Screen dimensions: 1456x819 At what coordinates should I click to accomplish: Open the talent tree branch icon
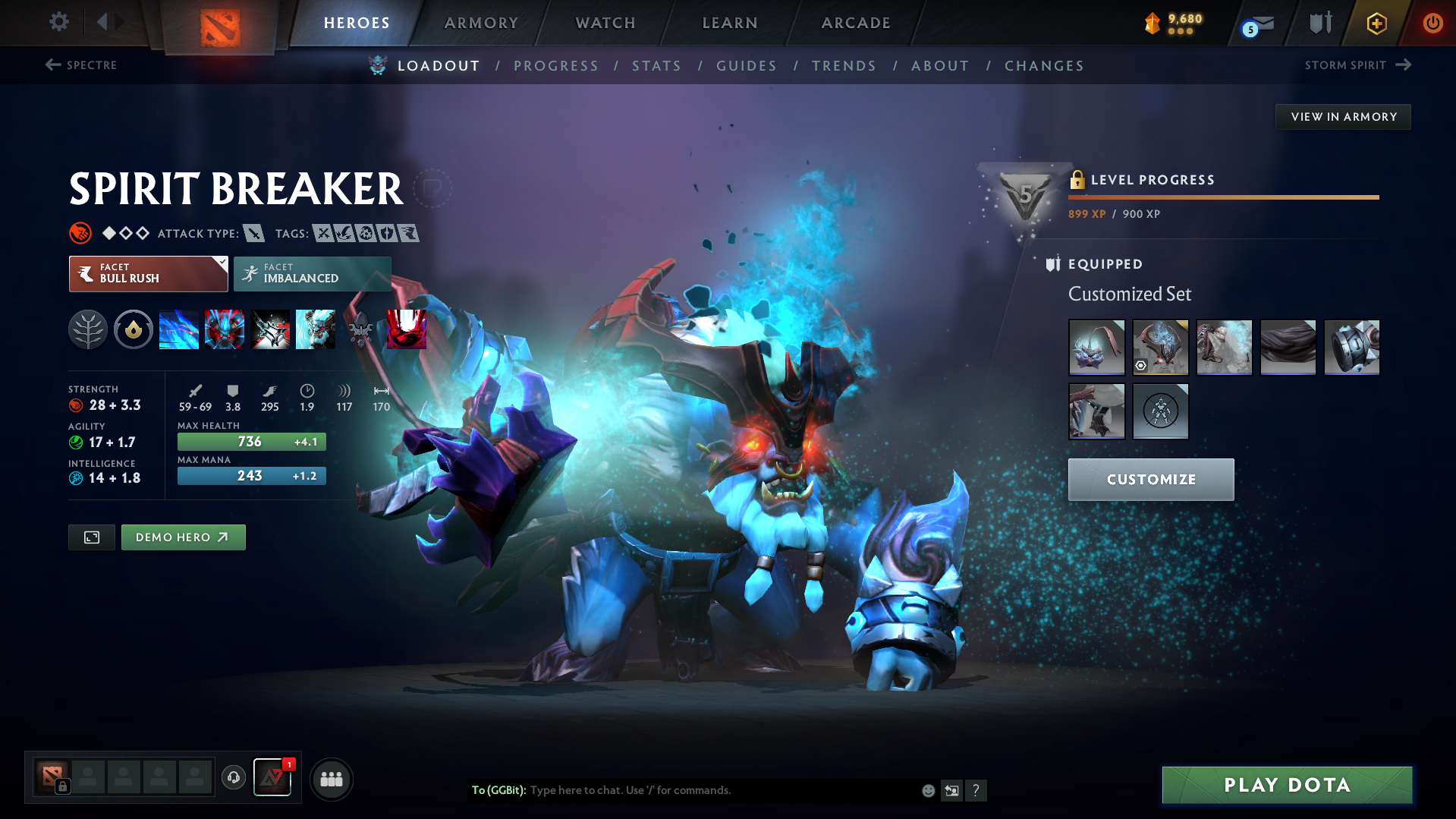click(88, 329)
